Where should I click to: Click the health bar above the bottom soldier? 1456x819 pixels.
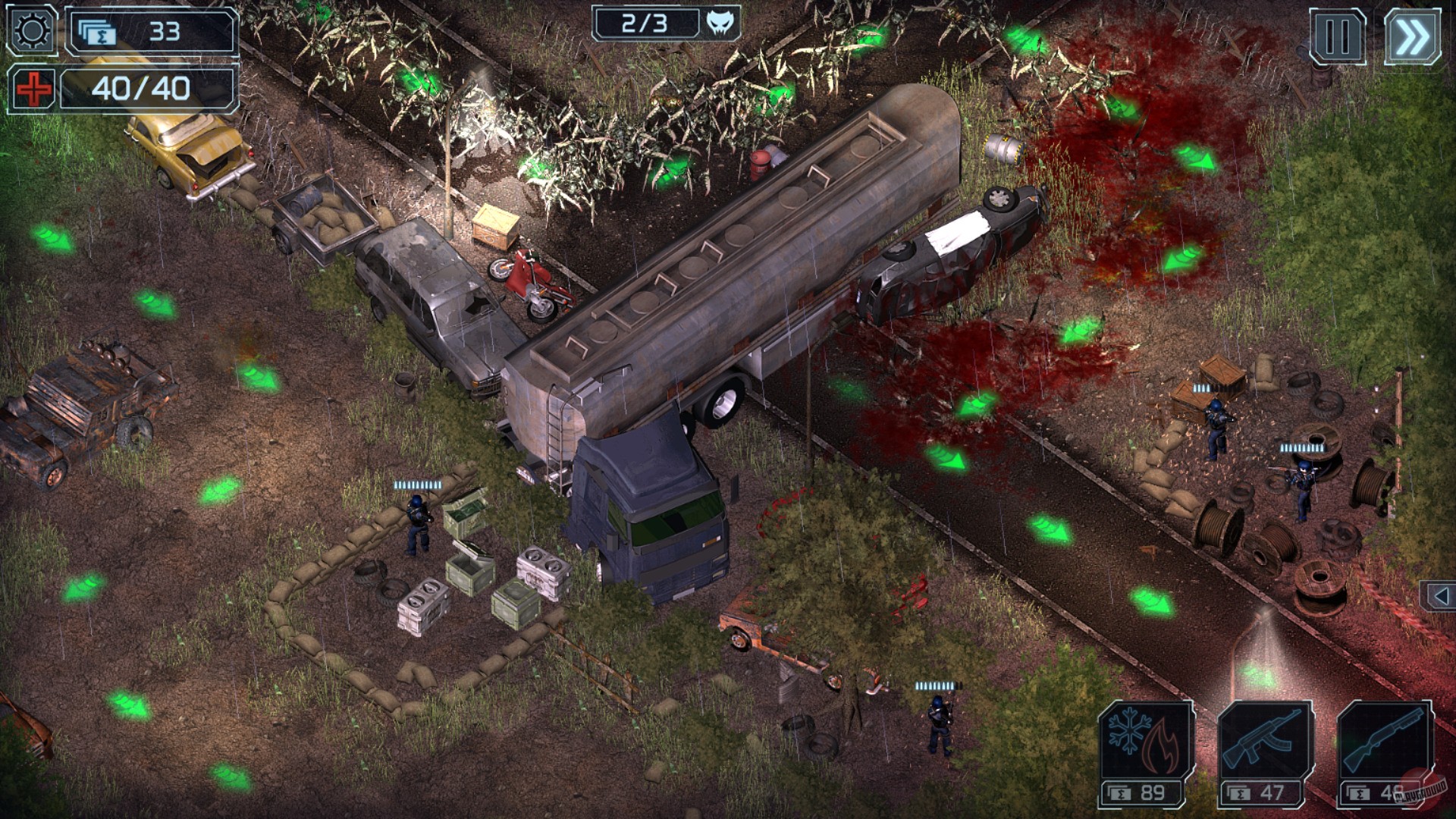point(938,687)
